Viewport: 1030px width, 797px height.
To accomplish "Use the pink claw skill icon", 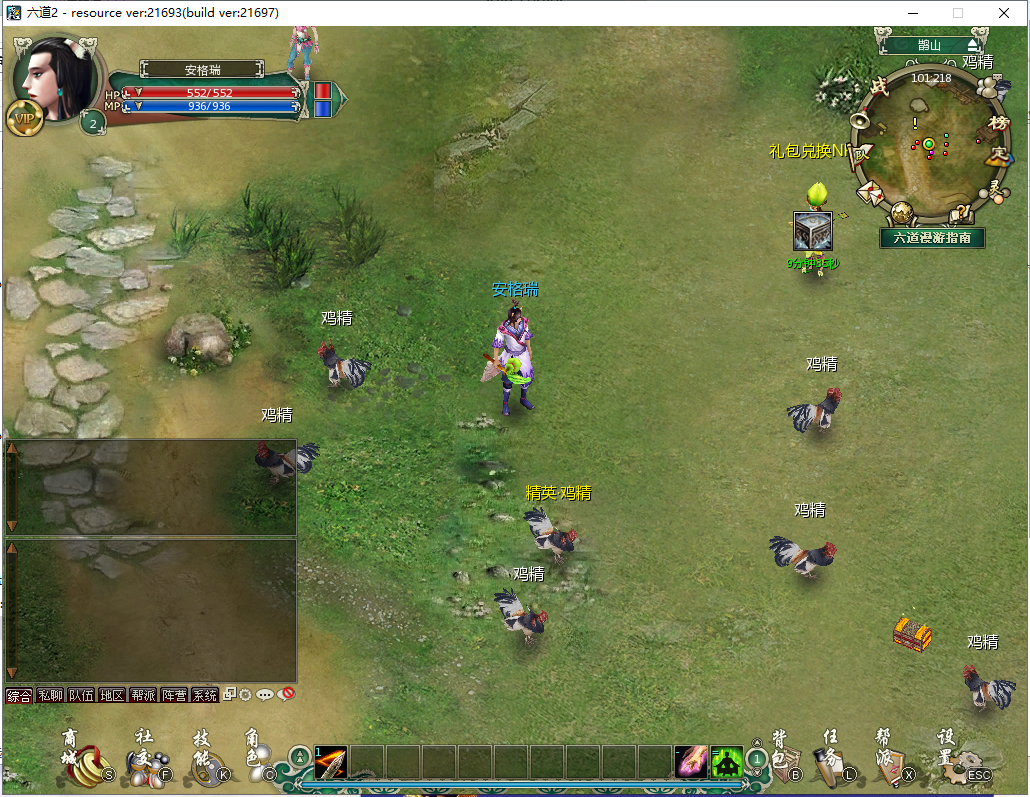I will (690, 762).
